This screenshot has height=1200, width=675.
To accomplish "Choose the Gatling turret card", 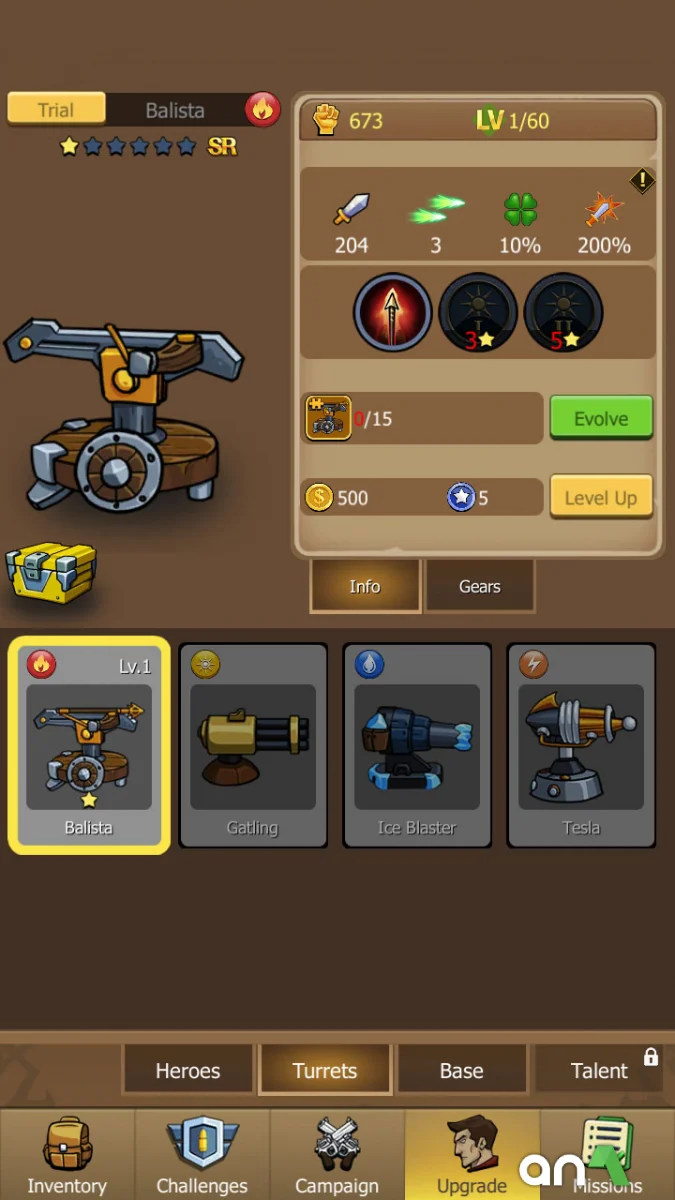I will tap(253, 744).
